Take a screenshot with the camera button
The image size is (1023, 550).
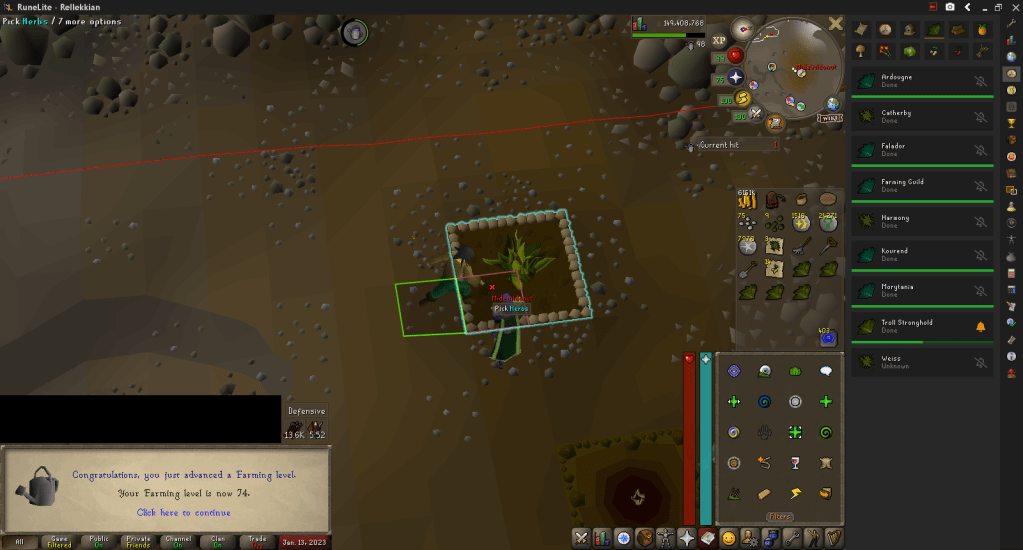coord(950,7)
